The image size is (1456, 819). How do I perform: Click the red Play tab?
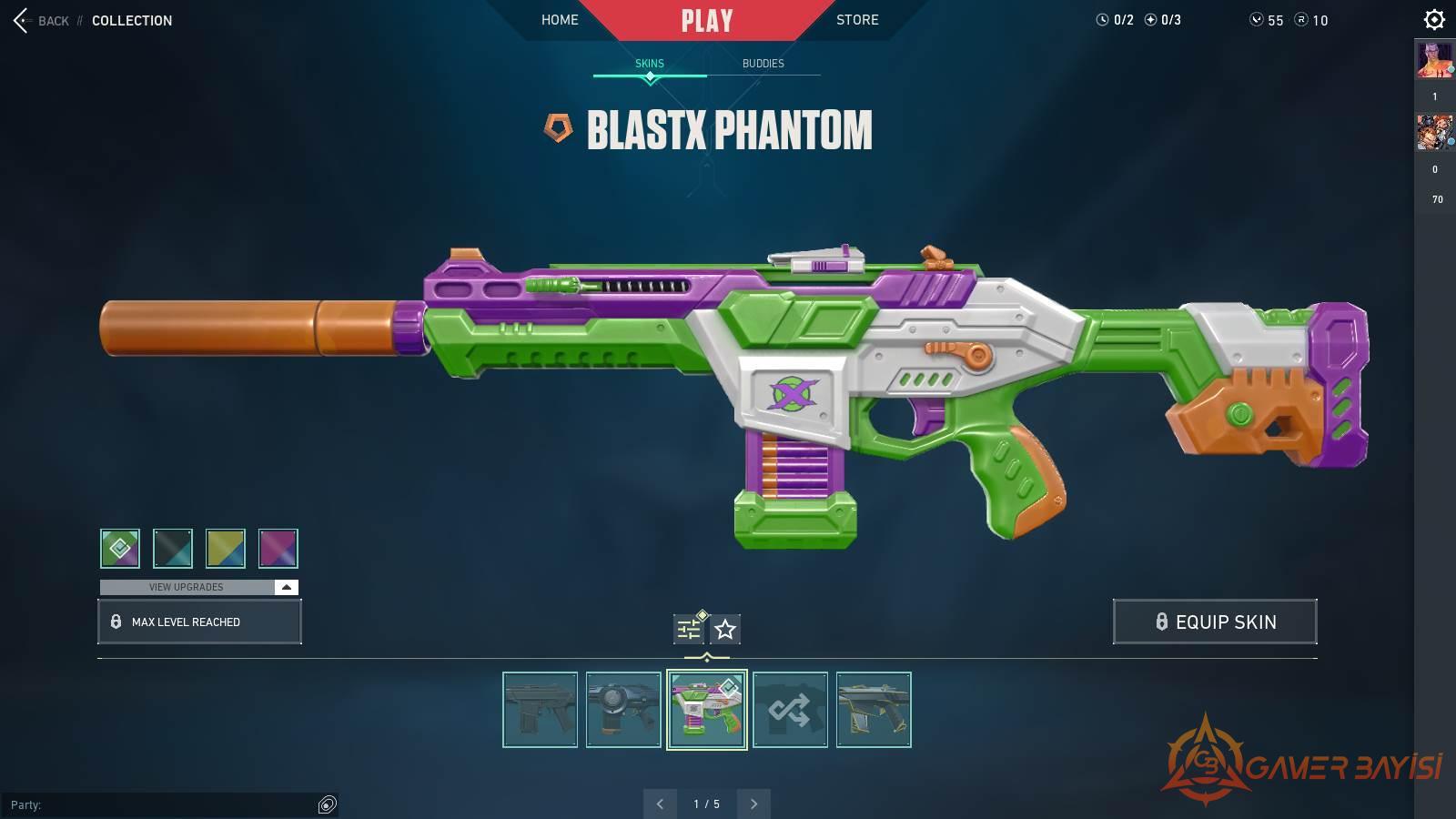pos(706,20)
